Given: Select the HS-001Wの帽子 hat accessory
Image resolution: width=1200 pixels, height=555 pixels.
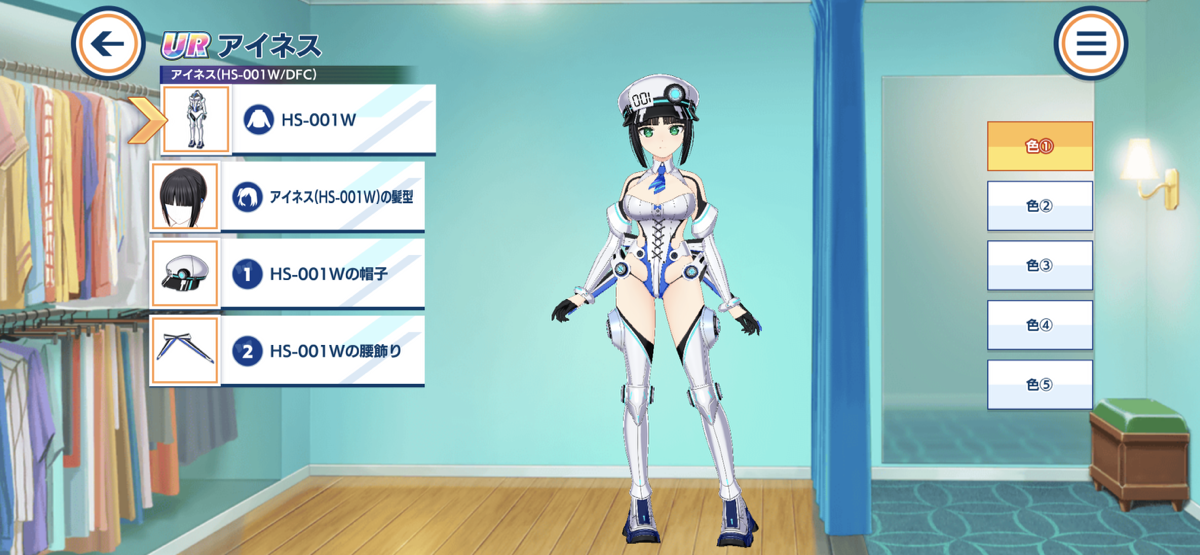Looking at the screenshot, I should click(325, 273).
